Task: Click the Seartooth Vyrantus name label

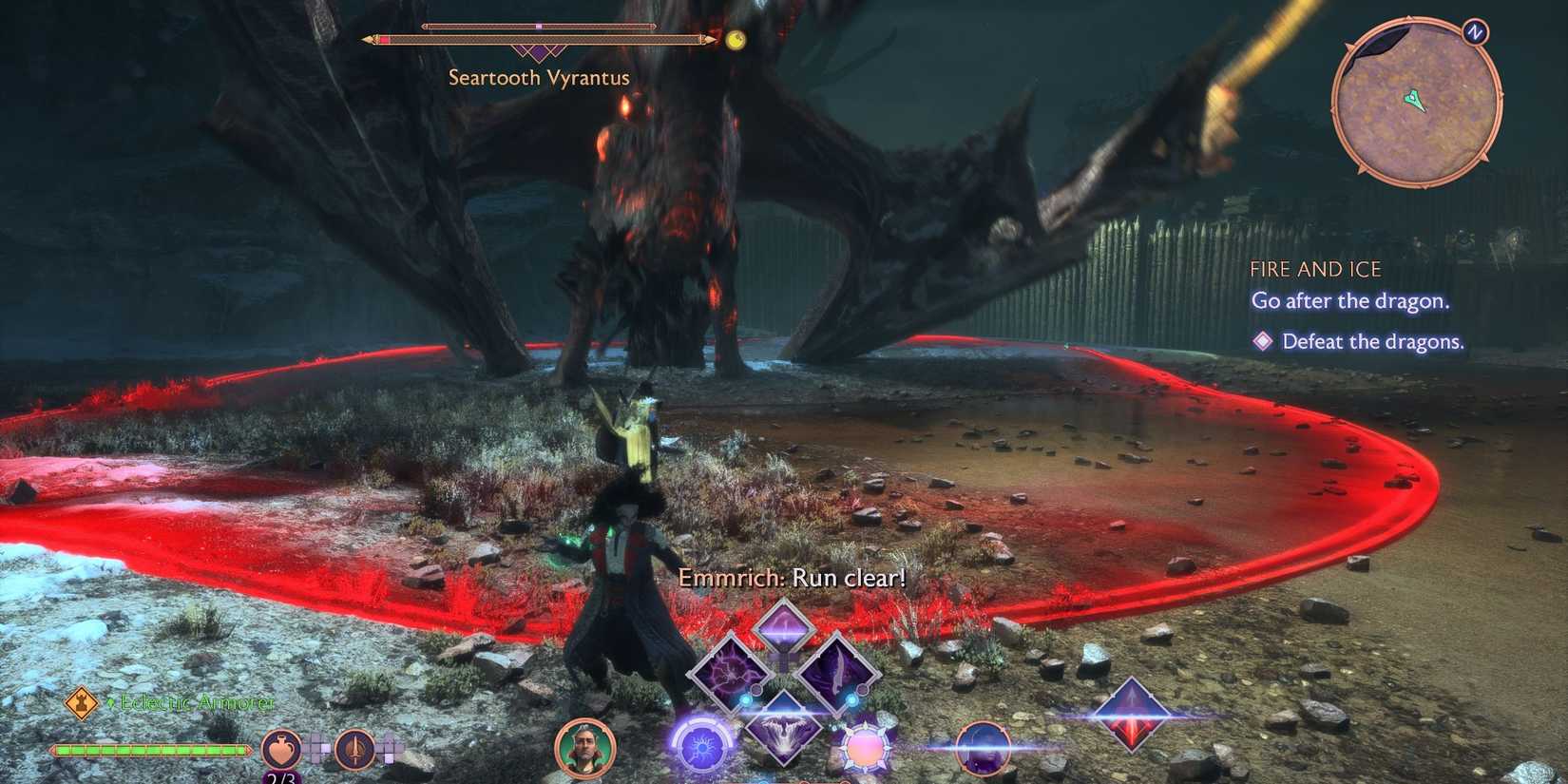Action: coord(538,78)
